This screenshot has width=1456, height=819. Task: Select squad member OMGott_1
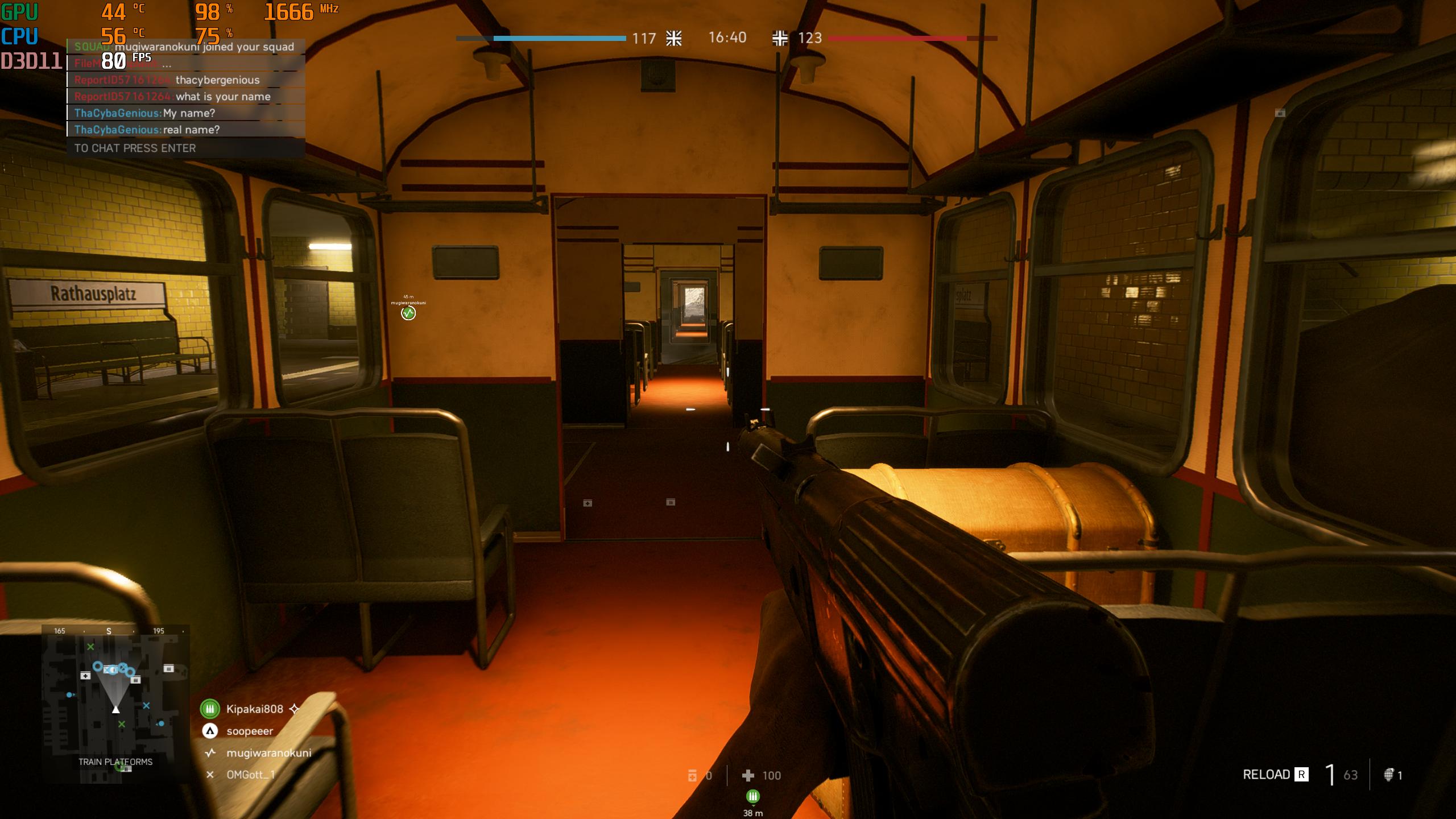(x=250, y=775)
